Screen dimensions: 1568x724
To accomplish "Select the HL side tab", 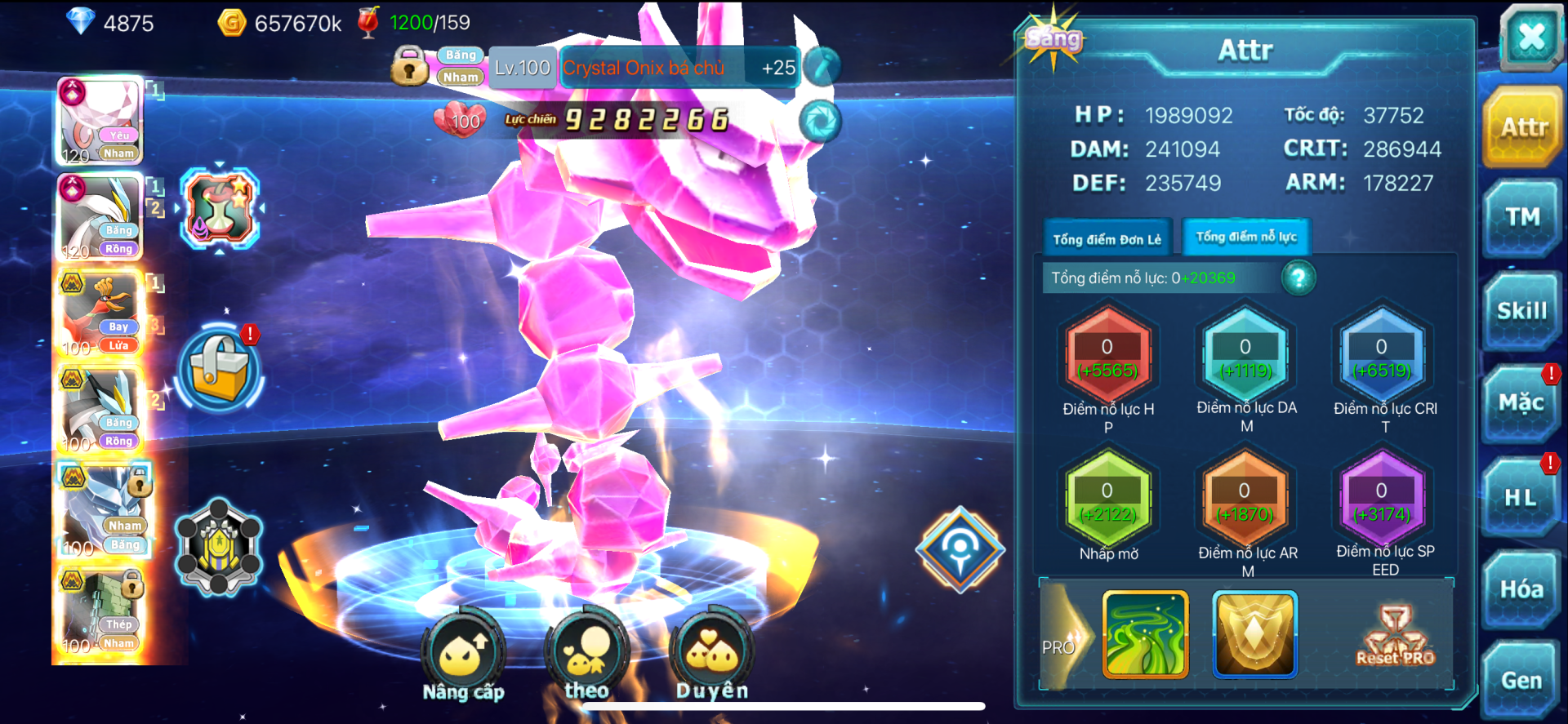I will [x=1520, y=497].
